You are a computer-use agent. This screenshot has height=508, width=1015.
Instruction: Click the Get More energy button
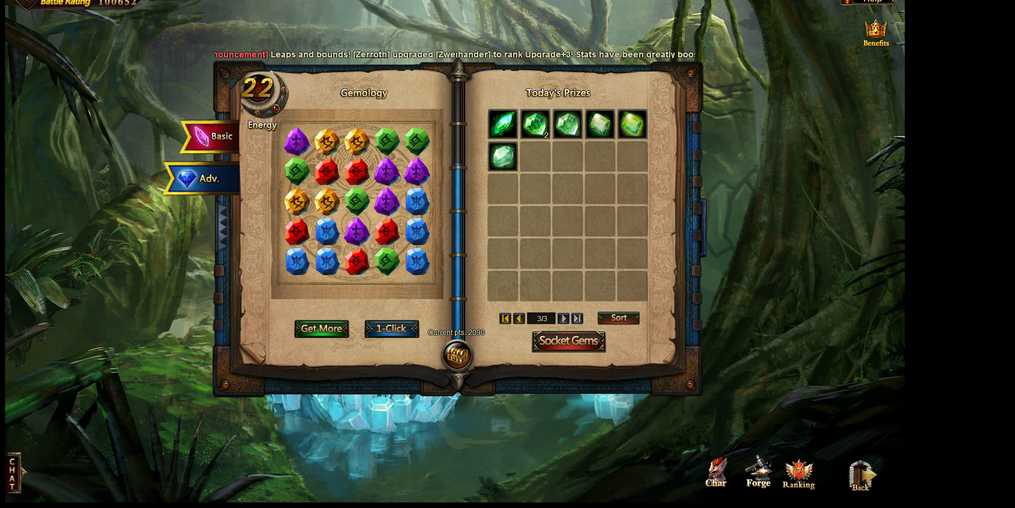click(321, 329)
